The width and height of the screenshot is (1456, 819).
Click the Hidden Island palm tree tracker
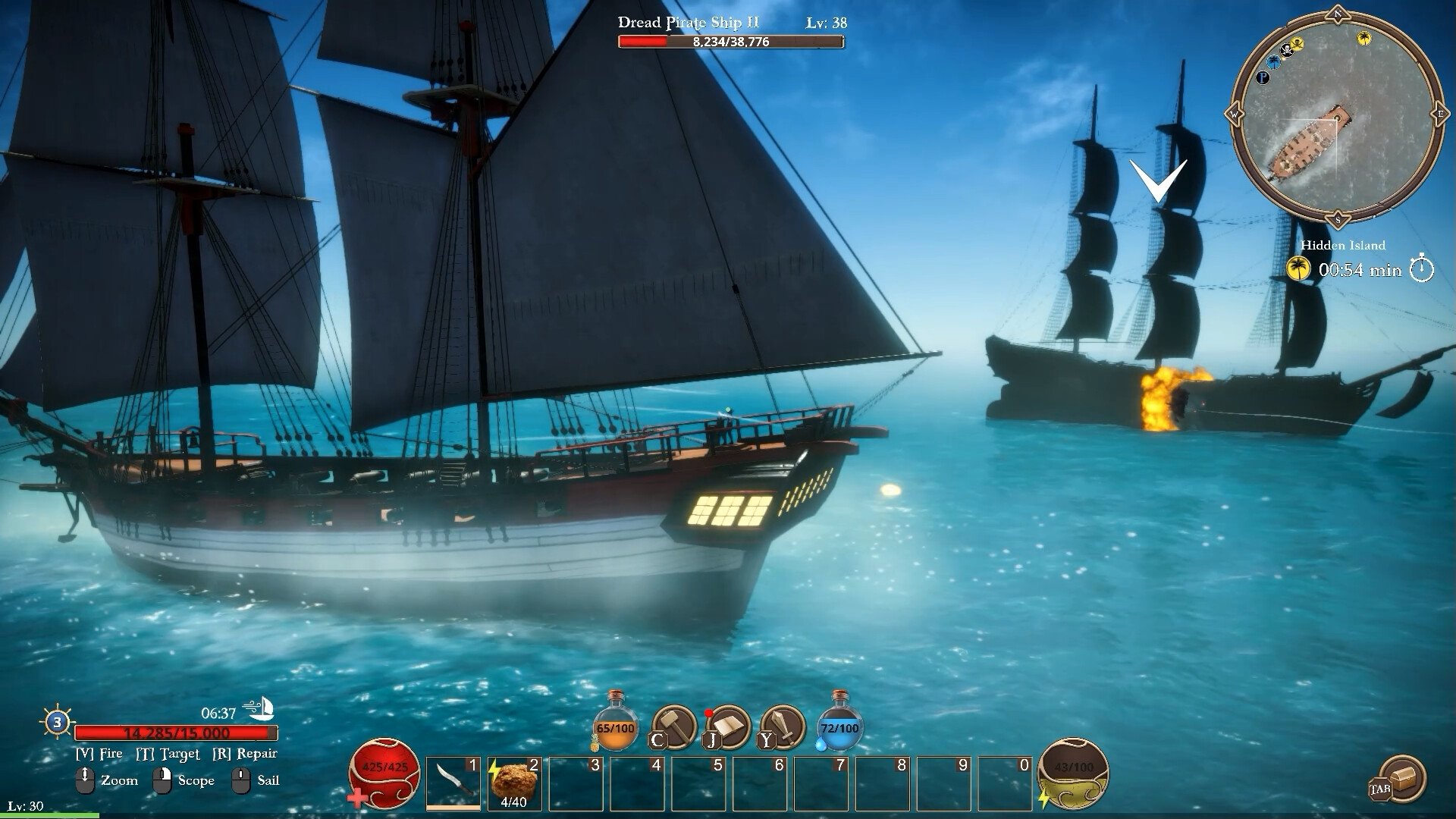tap(1299, 268)
